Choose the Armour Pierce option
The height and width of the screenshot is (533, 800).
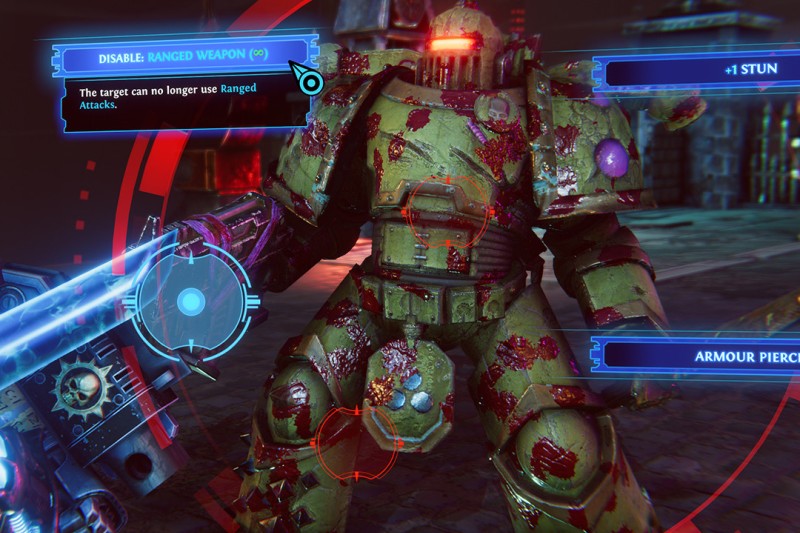click(700, 355)
